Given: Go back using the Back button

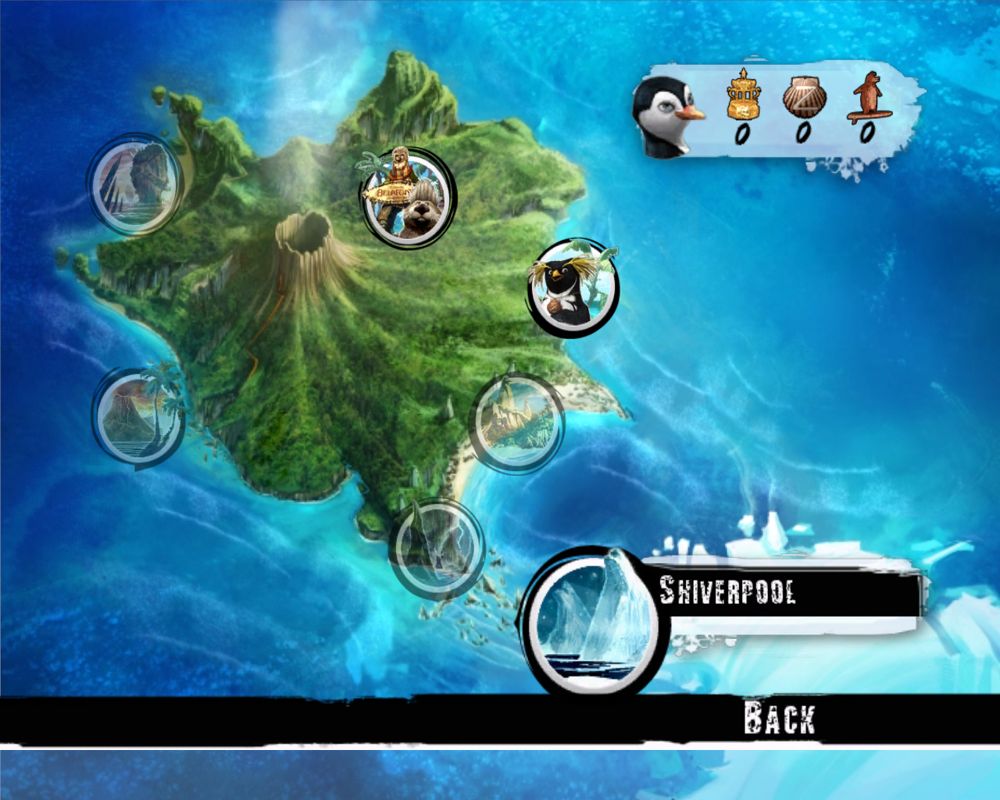Looking at the screenshot, I should click(778, 718).
